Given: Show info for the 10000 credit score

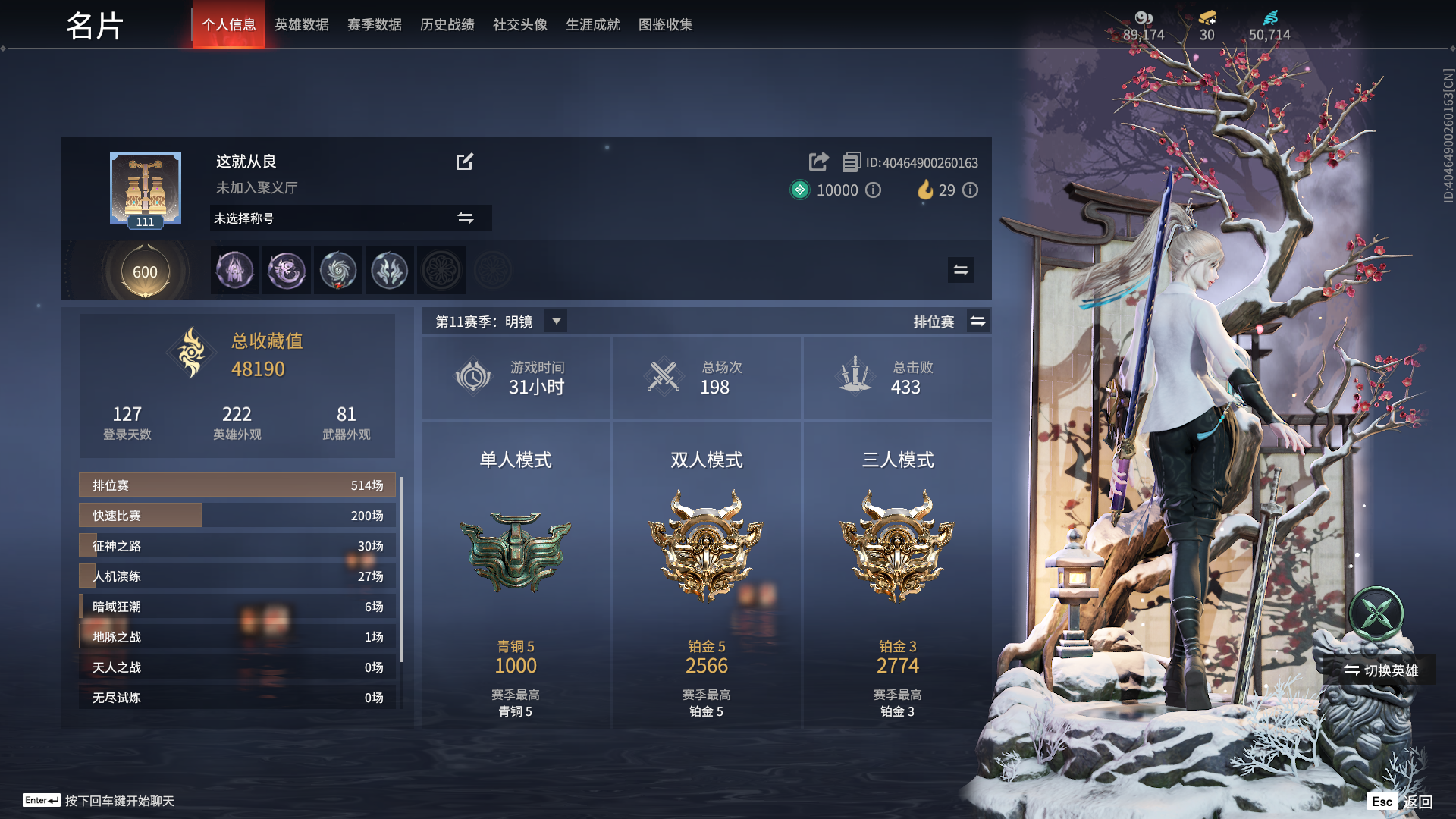Looking at the screenshot, I should [874, 190].
